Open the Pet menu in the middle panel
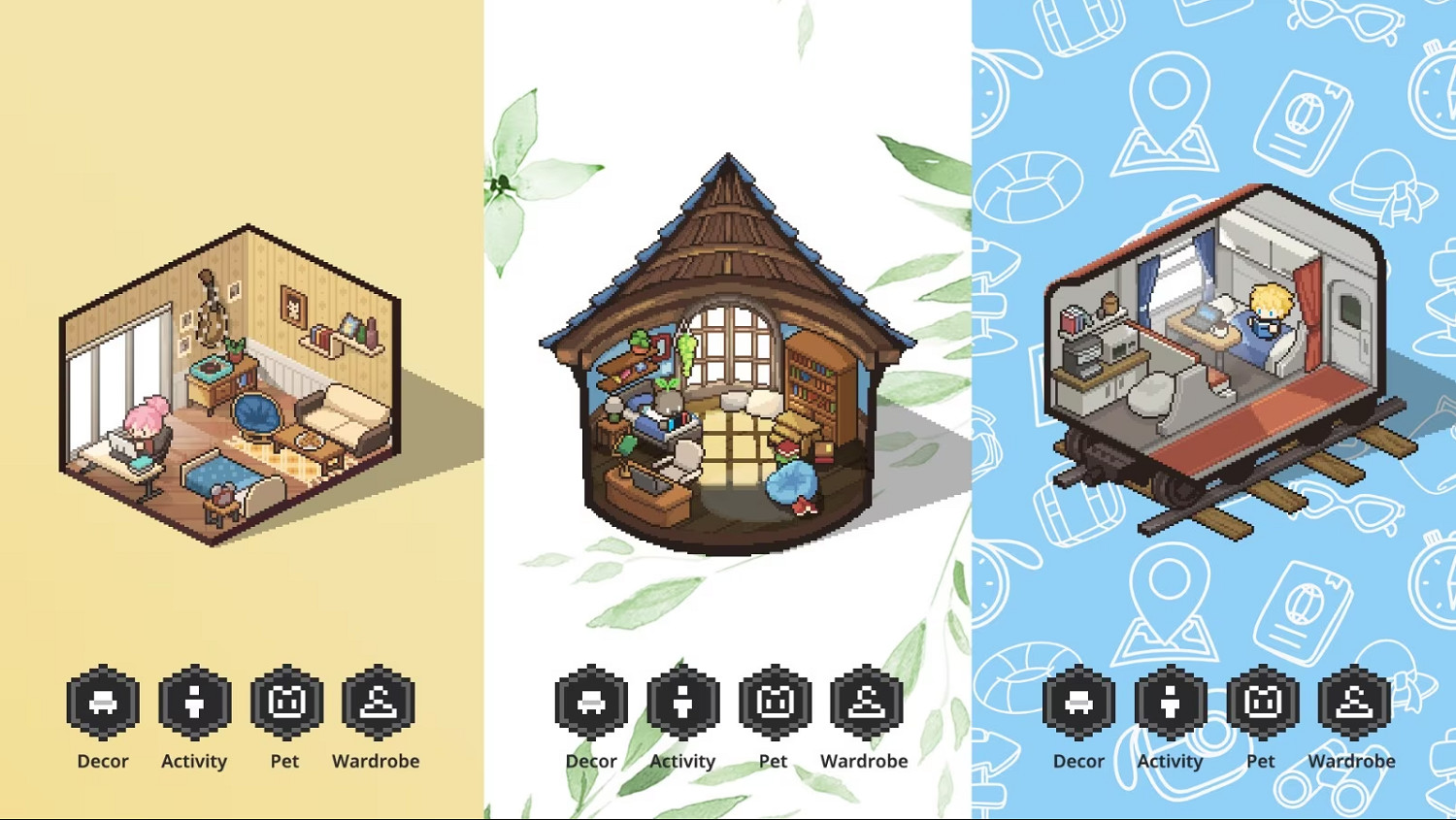1456x820 pixels. (x=774, y=701)
